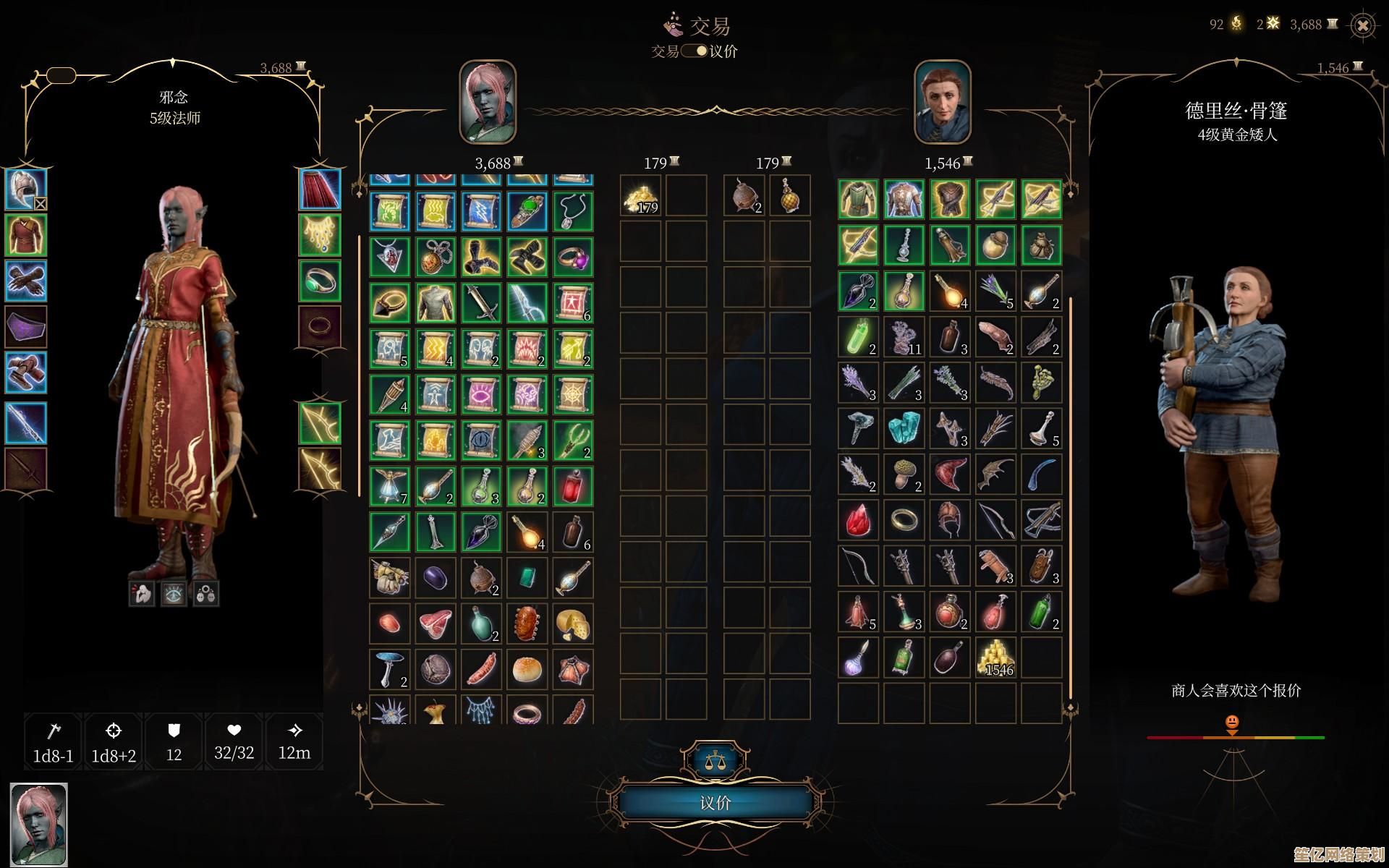Pick the pineapple grenade in merchant's offer
Screen dimensions: 1389x868
pos(789,195)
